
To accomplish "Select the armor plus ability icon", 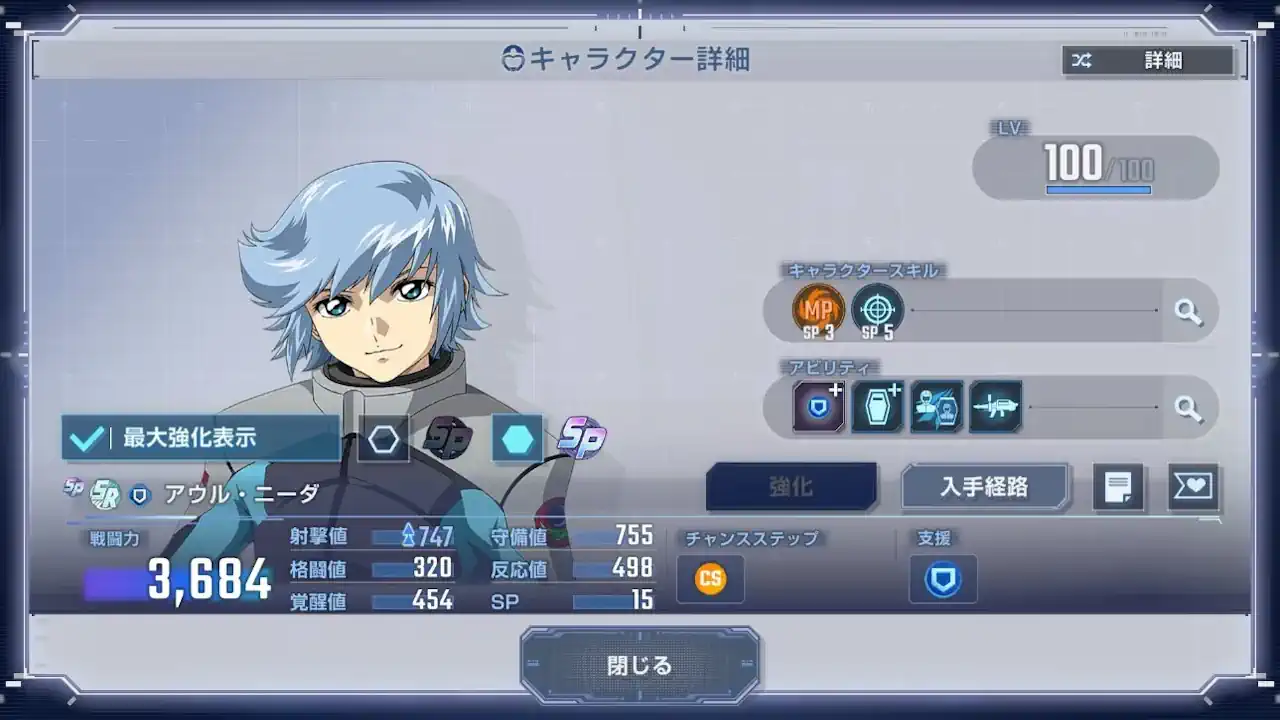I will pos(877,407).
